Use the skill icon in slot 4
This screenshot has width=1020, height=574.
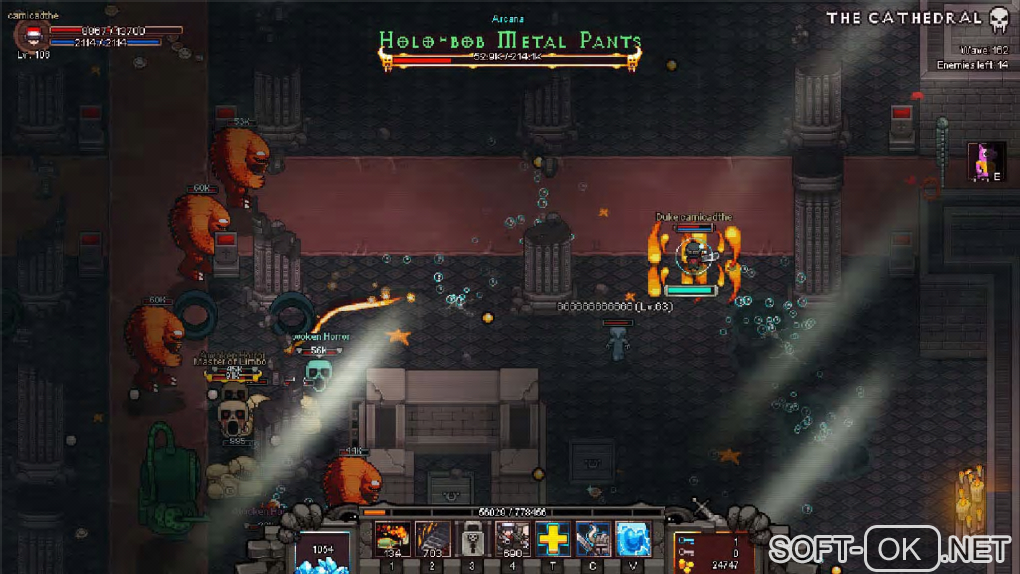(x=512, y=539)
